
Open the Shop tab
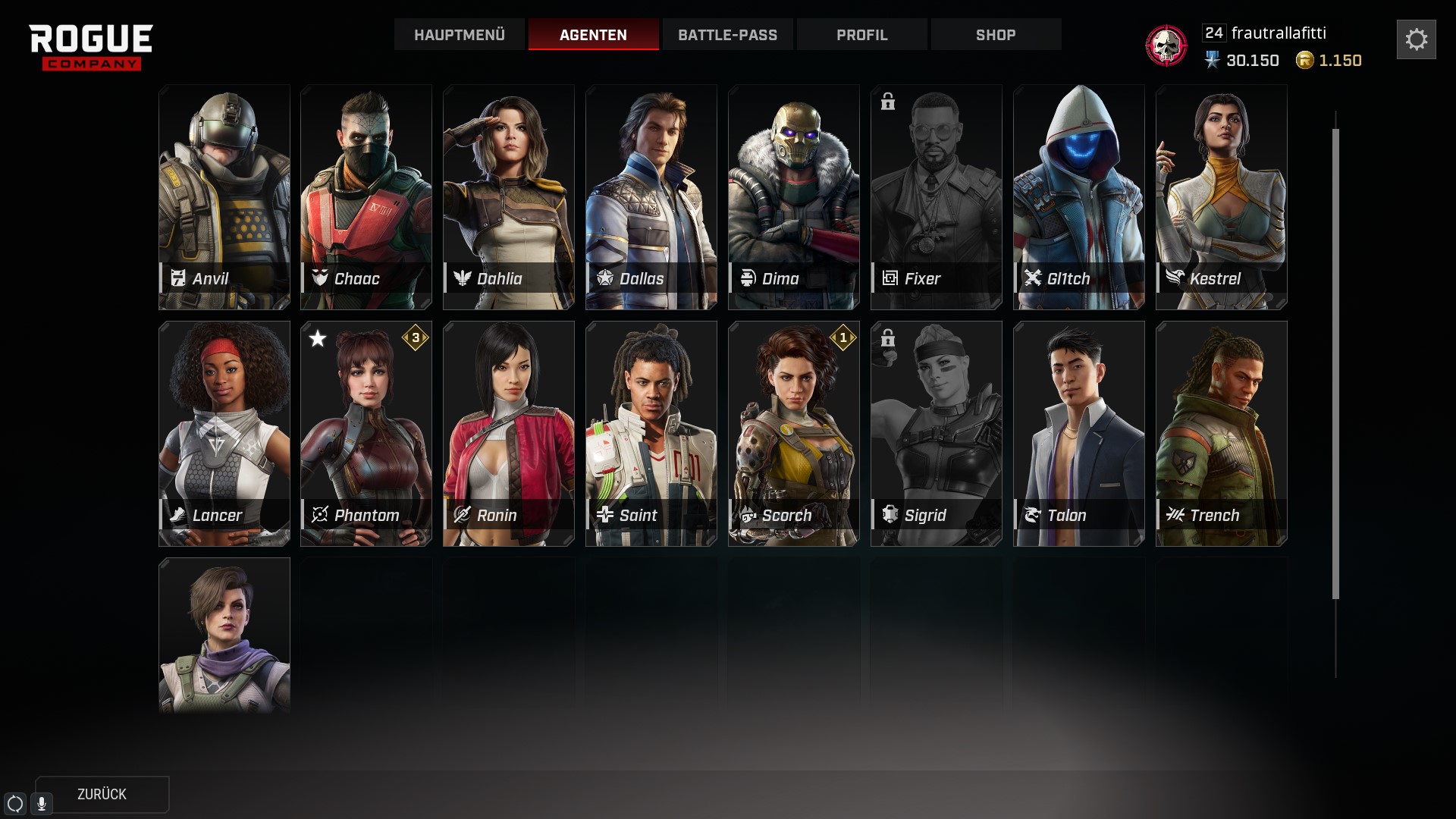pyautogui.click(x=996, y=35)
